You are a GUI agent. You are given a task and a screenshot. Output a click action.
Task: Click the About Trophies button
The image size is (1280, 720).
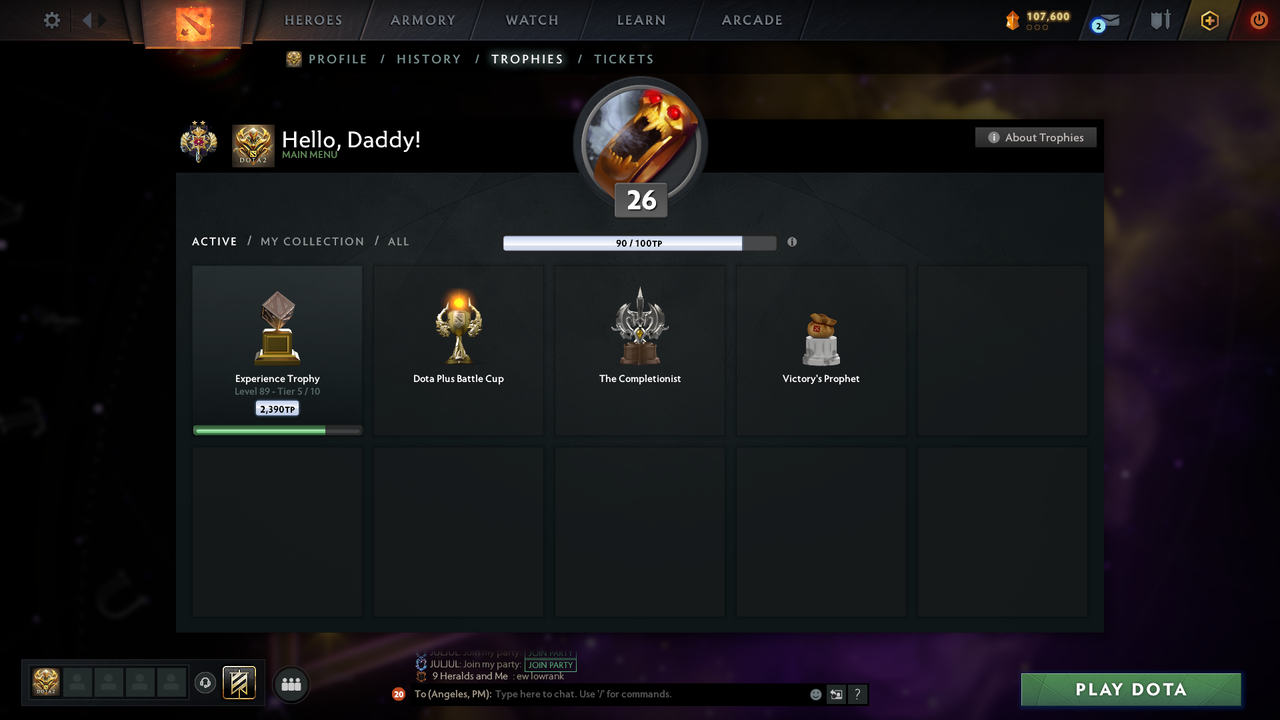tap(1036, 137)
